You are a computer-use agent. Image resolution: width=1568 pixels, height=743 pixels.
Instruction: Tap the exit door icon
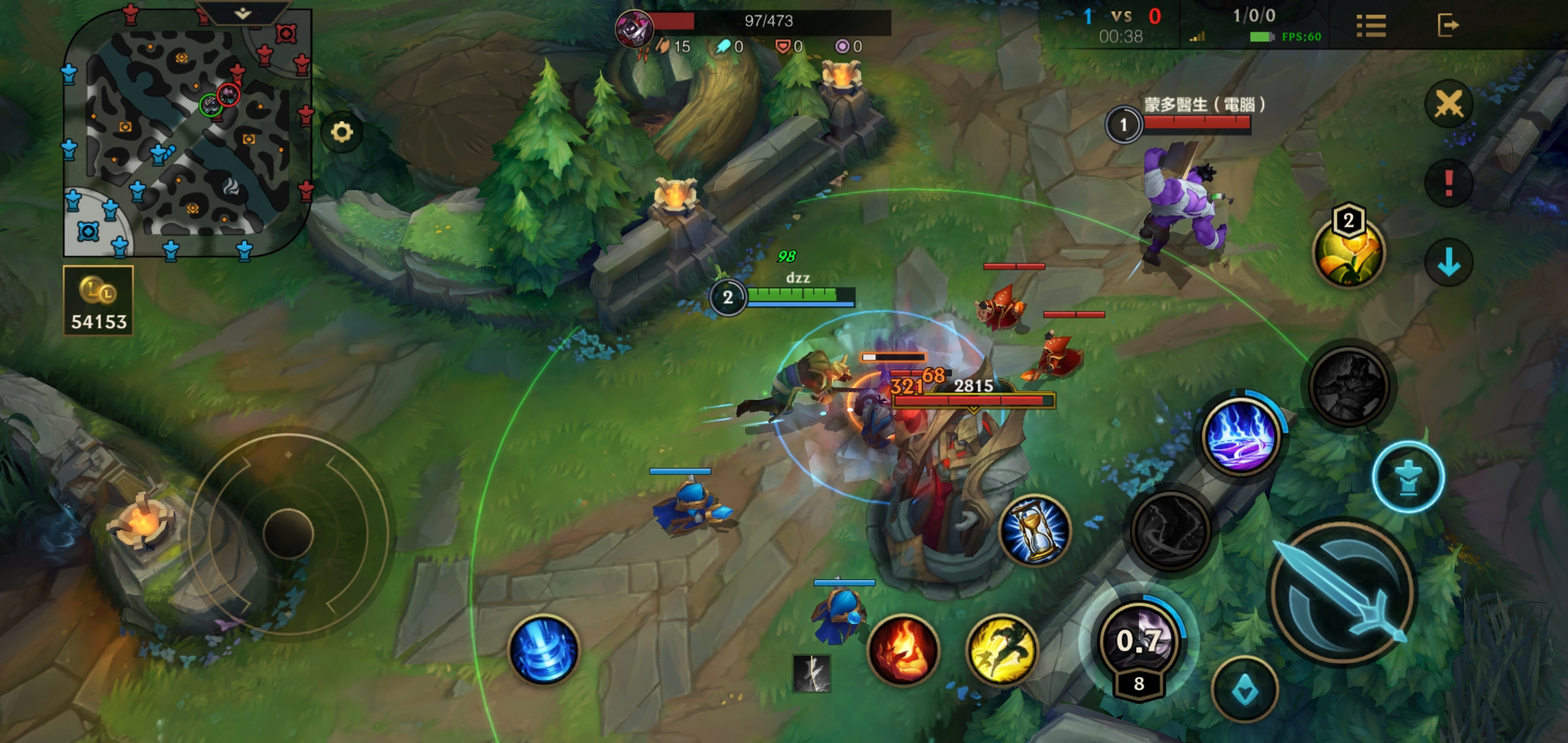click(1448, 25)
